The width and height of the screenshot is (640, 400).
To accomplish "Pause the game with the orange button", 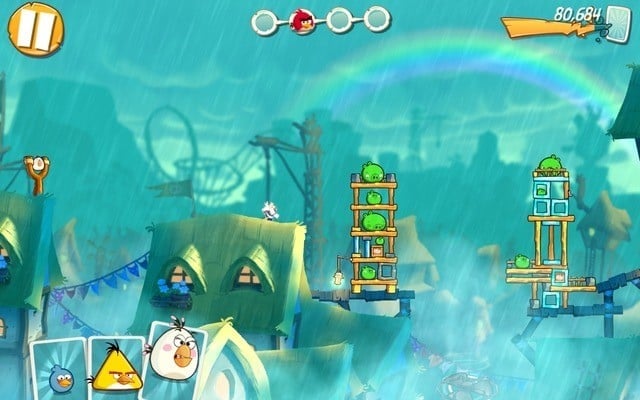I will (36, 28).
